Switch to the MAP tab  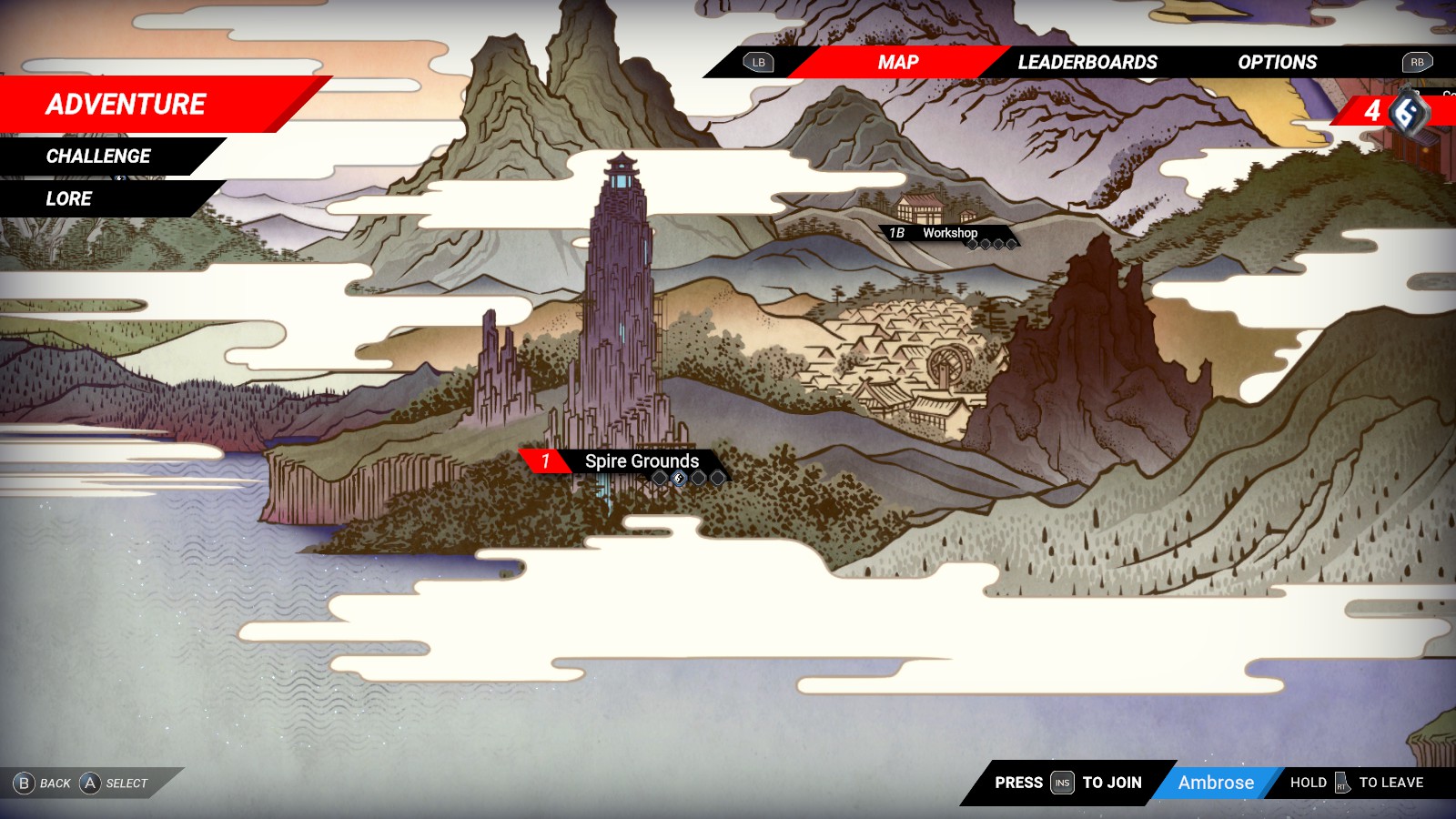[895, 62]
